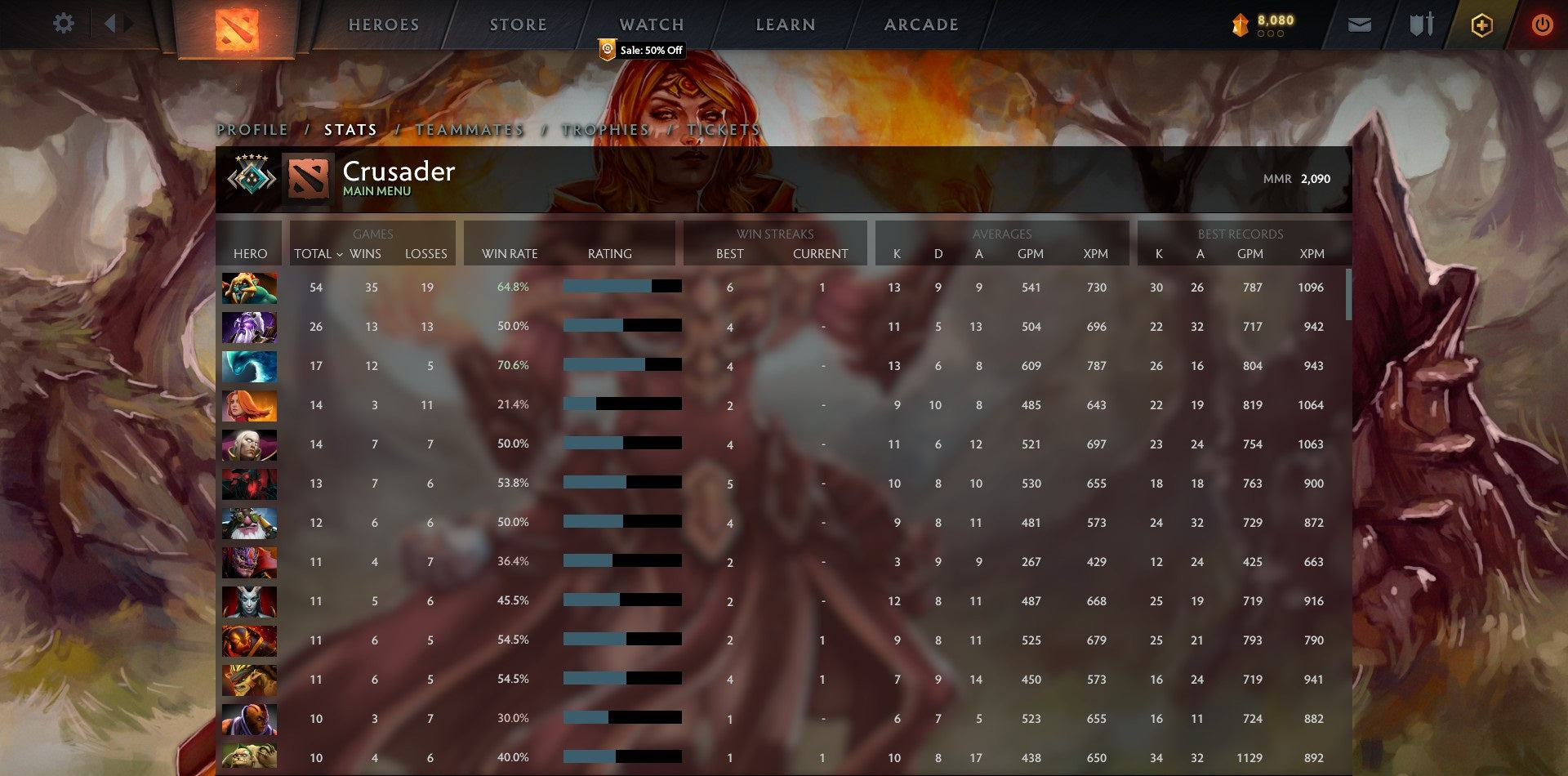Open the STORE menu

coord(518,25)
